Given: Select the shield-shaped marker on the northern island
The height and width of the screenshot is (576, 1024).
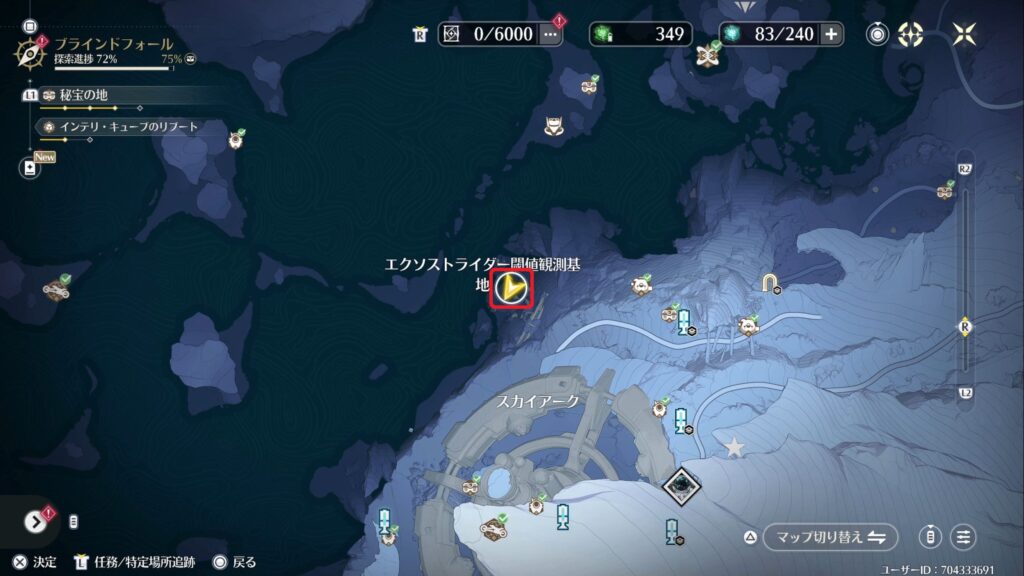Looking at the screenshot, I should (552, 127).
